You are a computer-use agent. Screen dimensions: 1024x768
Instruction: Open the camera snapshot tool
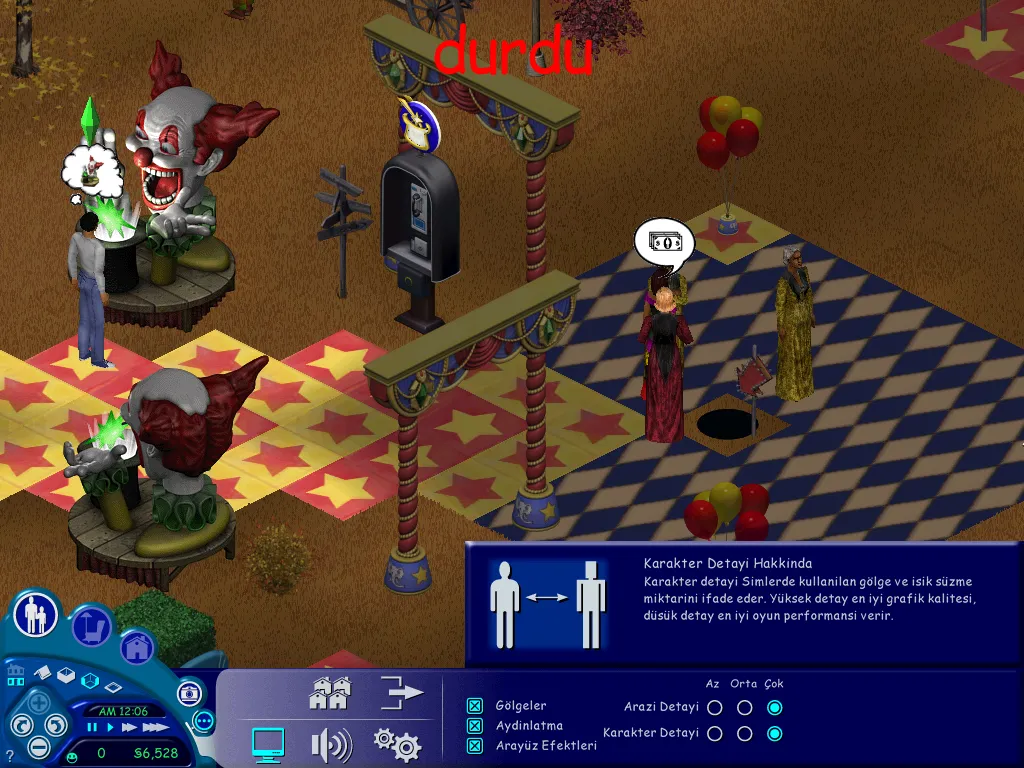pos(189,693)
